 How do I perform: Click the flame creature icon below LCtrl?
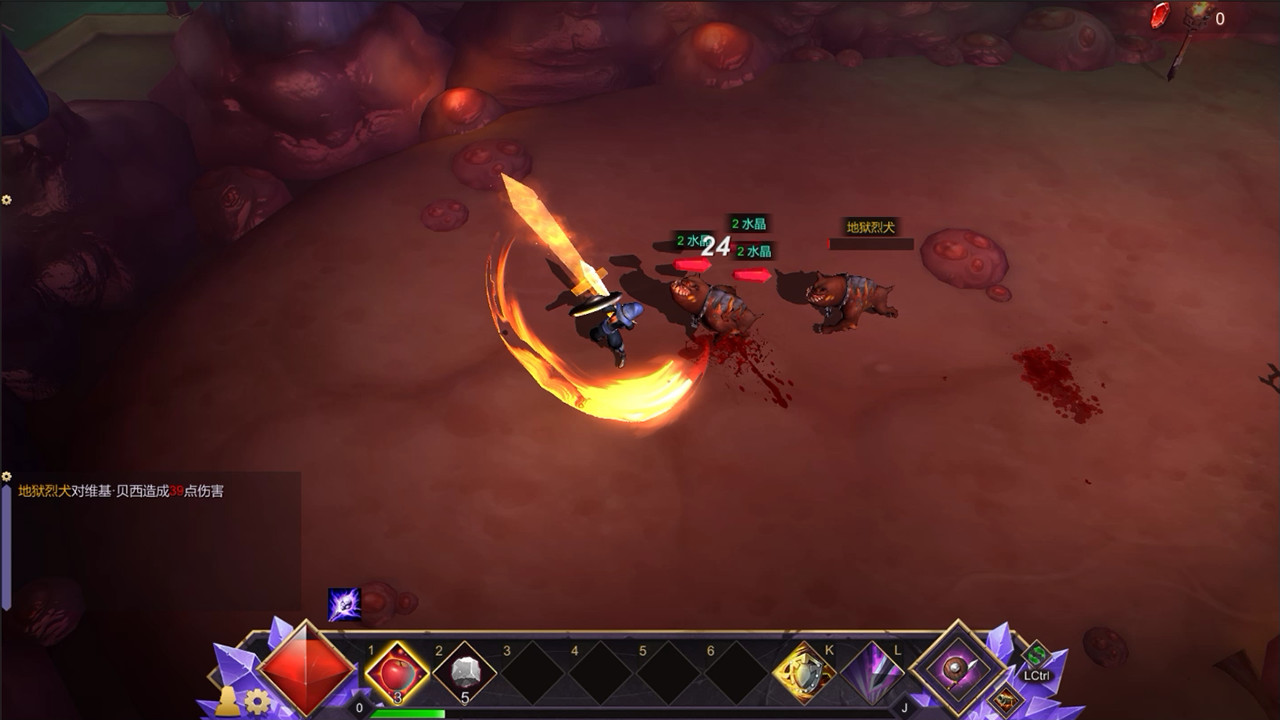(1006, 700)
